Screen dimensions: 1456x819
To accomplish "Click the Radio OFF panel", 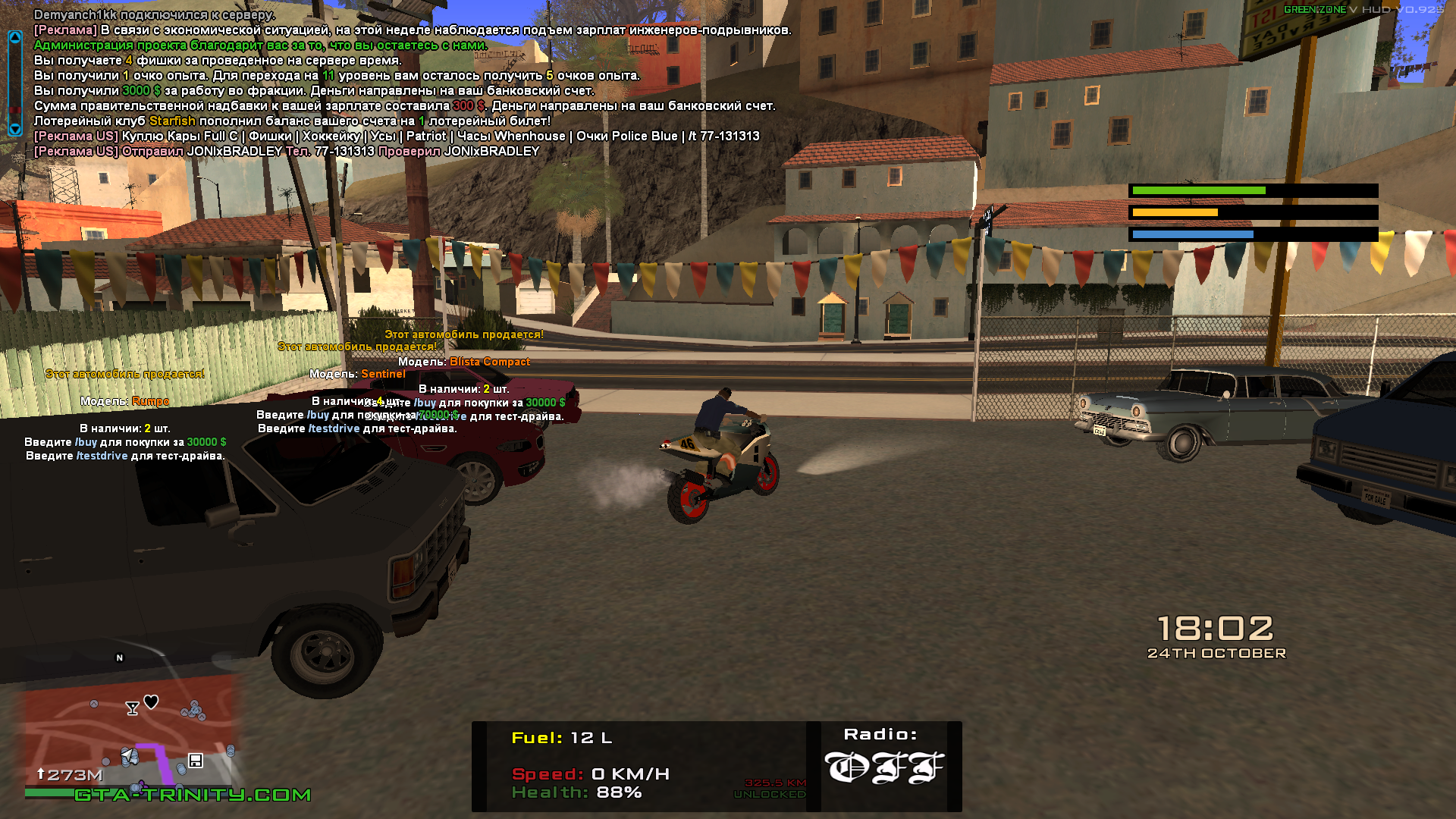I will pos(883,766).
